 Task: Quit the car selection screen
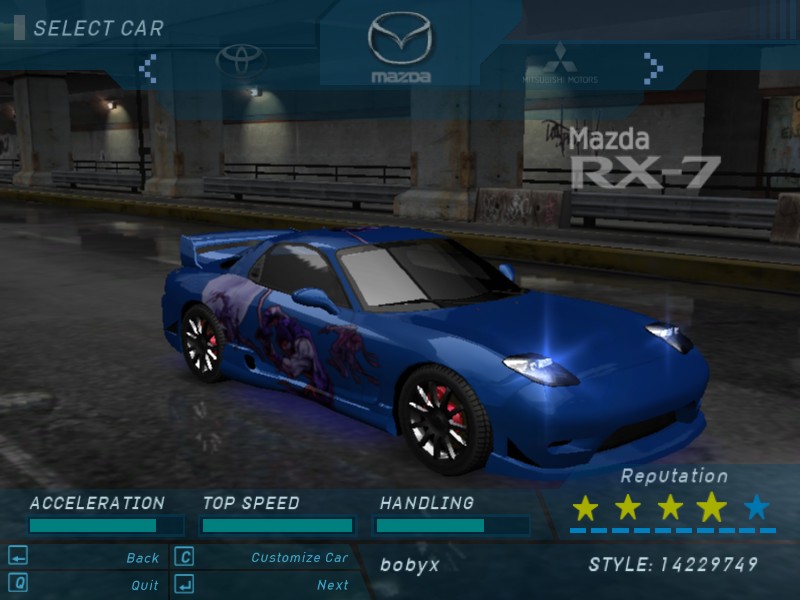[144, 585]
